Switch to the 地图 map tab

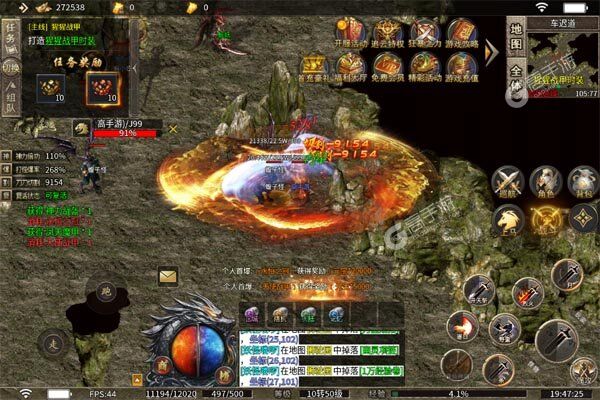click(x=517, y=43)
